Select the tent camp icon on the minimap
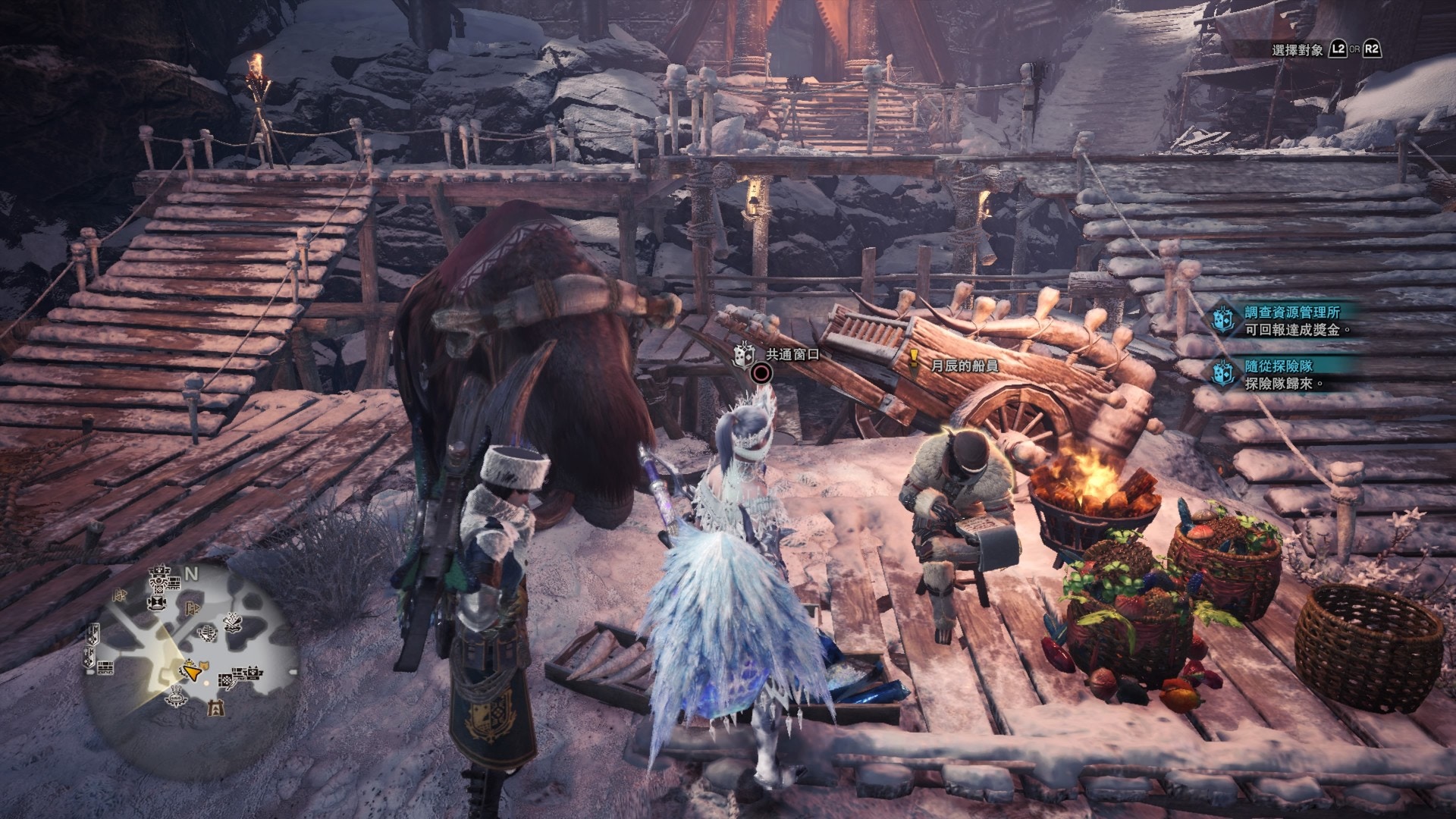 pyautogui.click(x=217, y=709)
